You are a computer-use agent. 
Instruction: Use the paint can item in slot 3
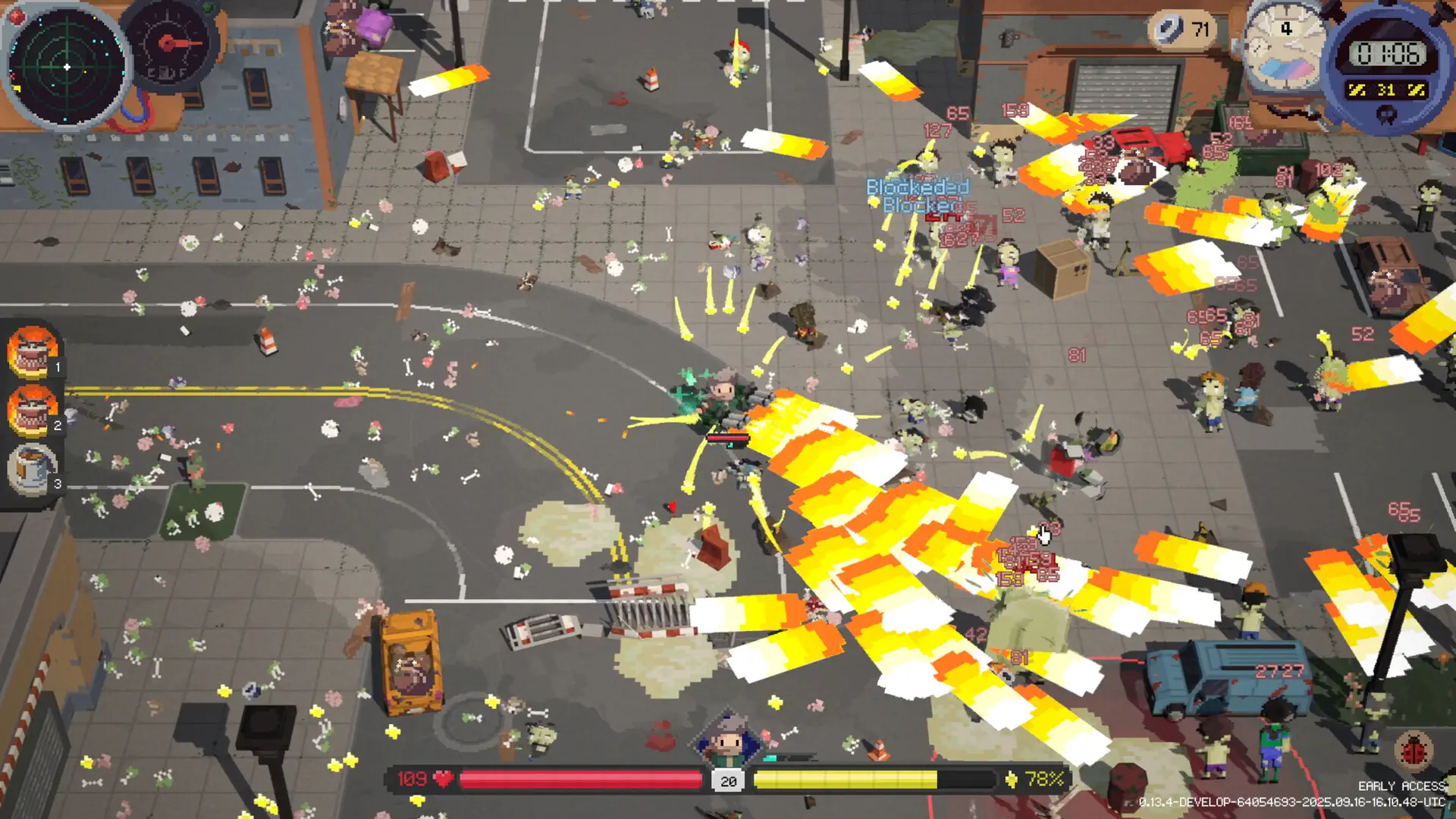pos(32,469)
